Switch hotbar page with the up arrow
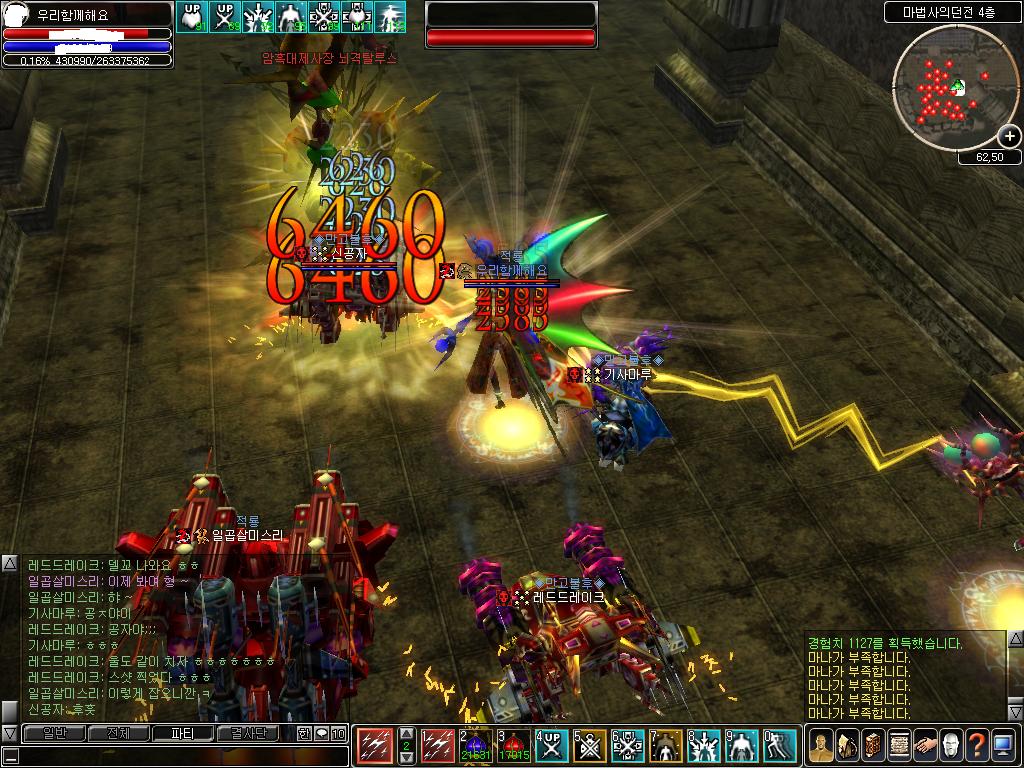The height and width of the screenshot is (768, 1024). click(x=406, y=733)
